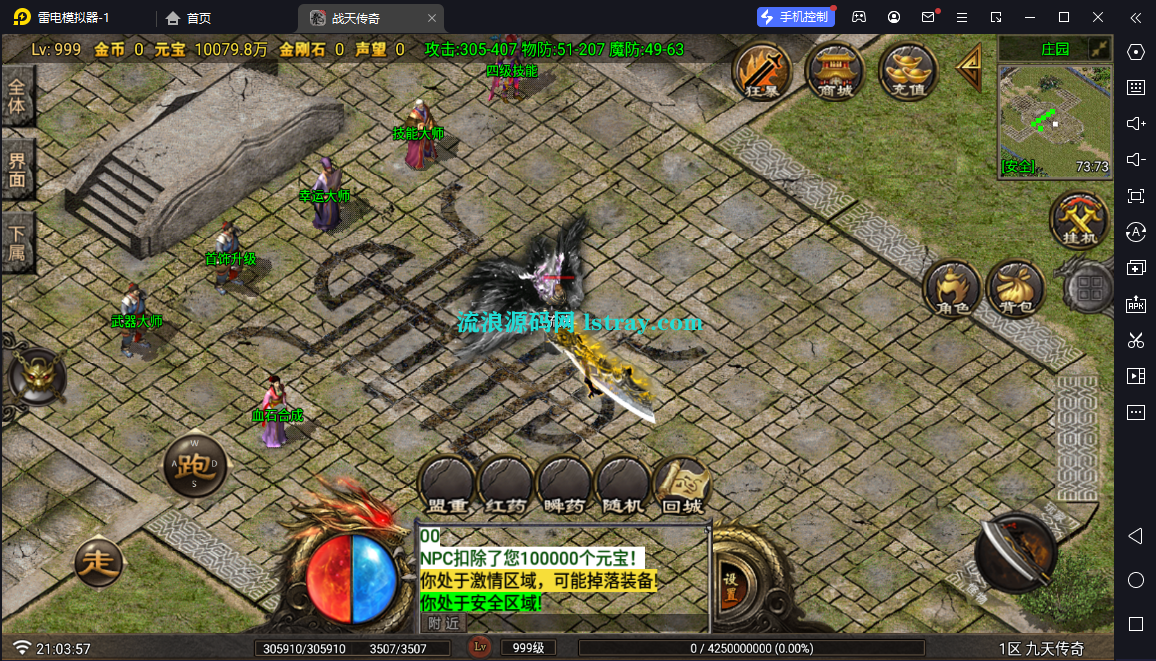Switch movement to 跑 run mode

tap(195, 467)
